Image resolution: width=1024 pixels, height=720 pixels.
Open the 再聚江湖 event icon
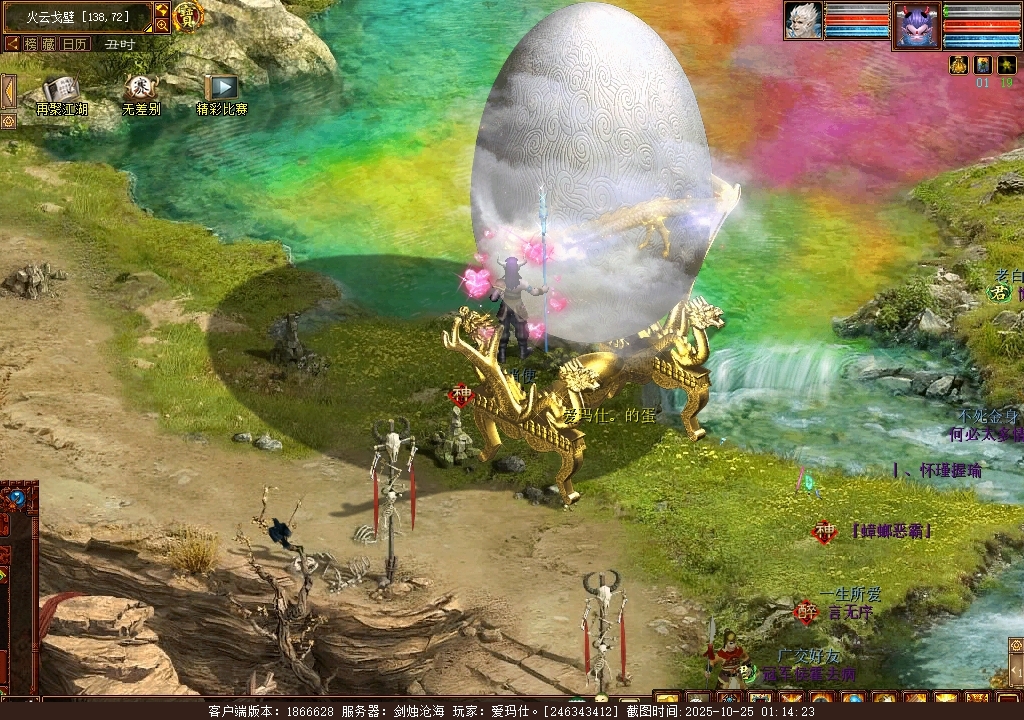[61, 90]
